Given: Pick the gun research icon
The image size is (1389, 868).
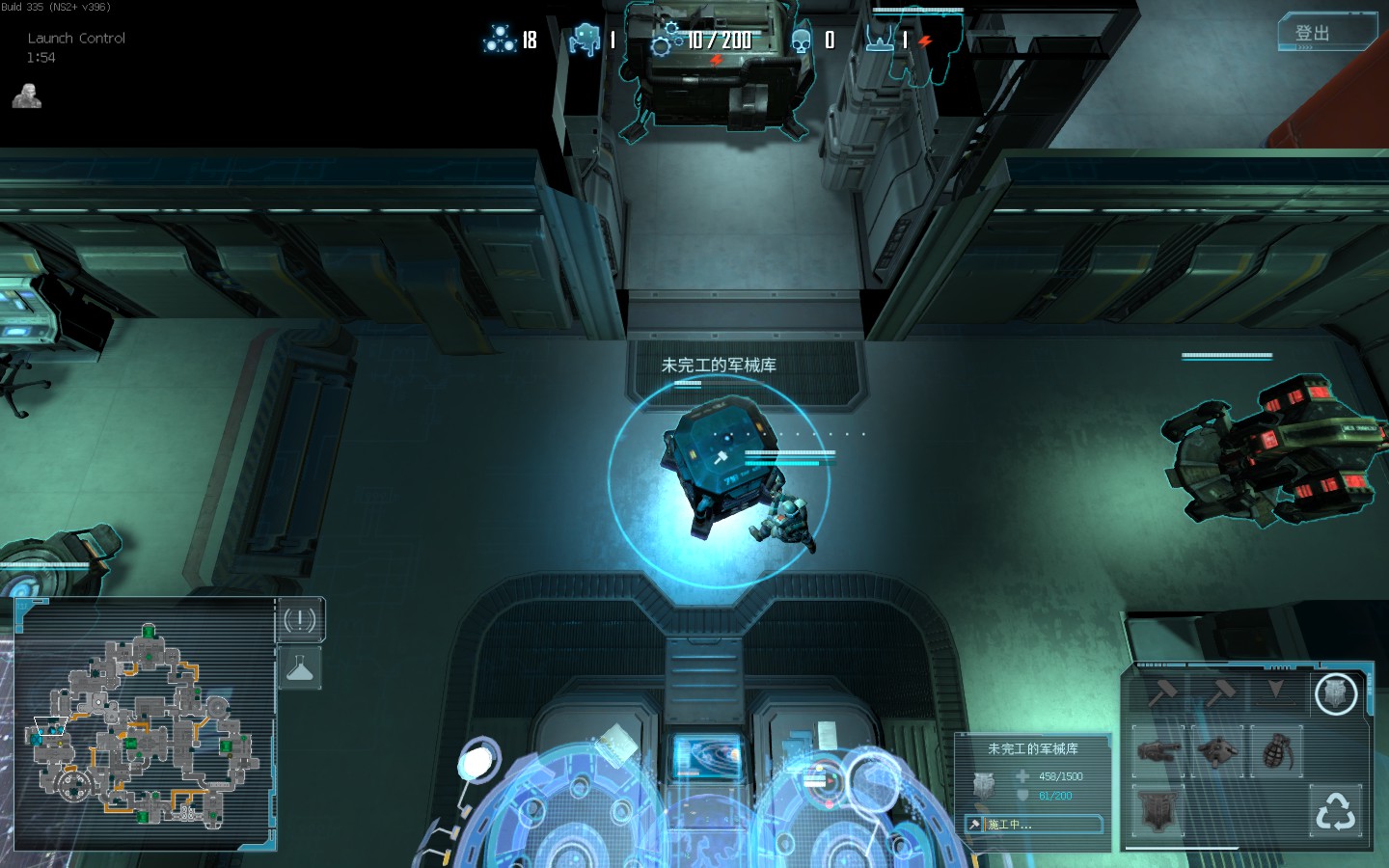Looking at the screenshot, I should pyautogui.click(x=1158, y=750).
